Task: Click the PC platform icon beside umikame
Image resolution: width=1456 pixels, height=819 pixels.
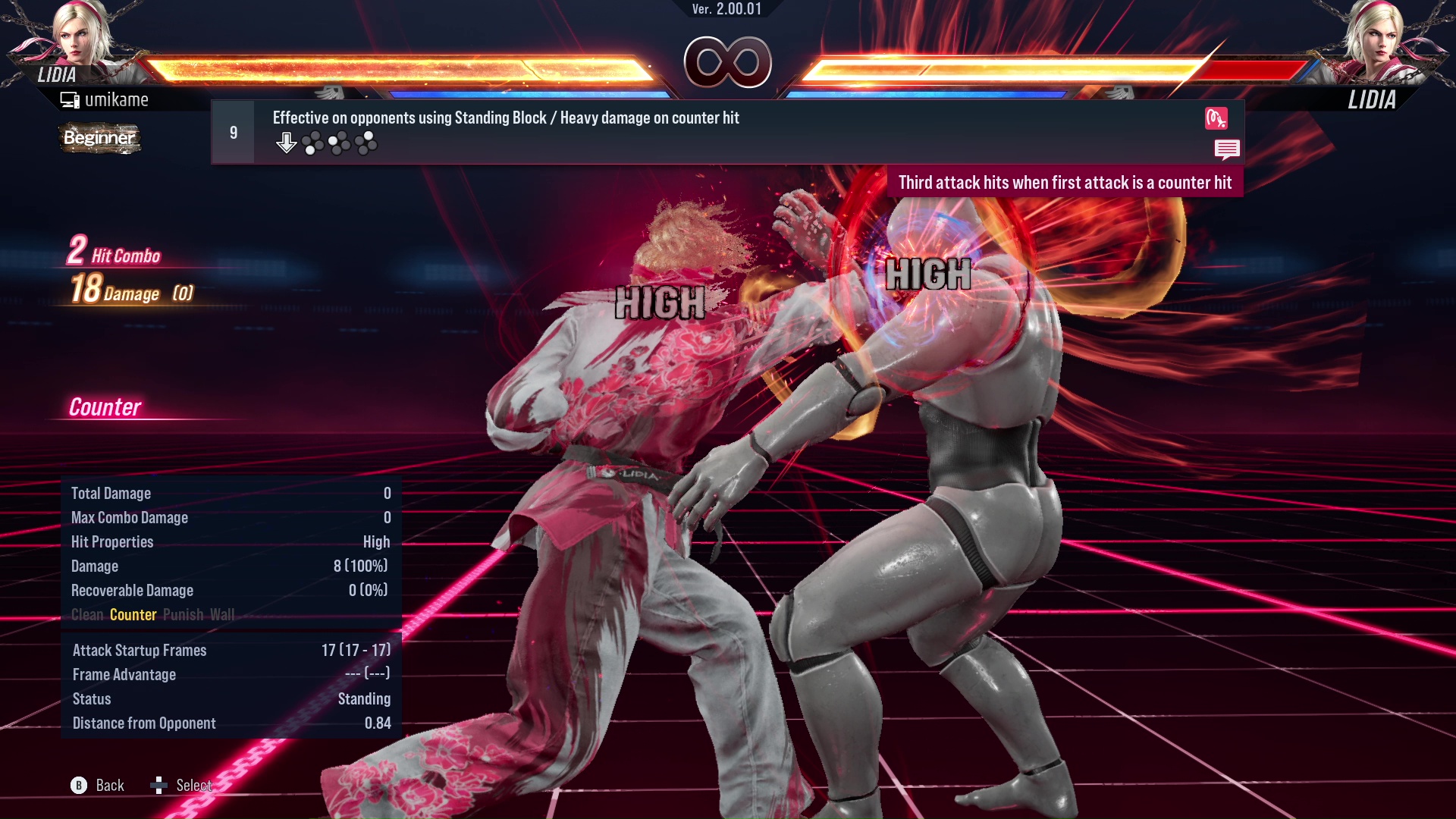Action: click(x=70, y=99)
